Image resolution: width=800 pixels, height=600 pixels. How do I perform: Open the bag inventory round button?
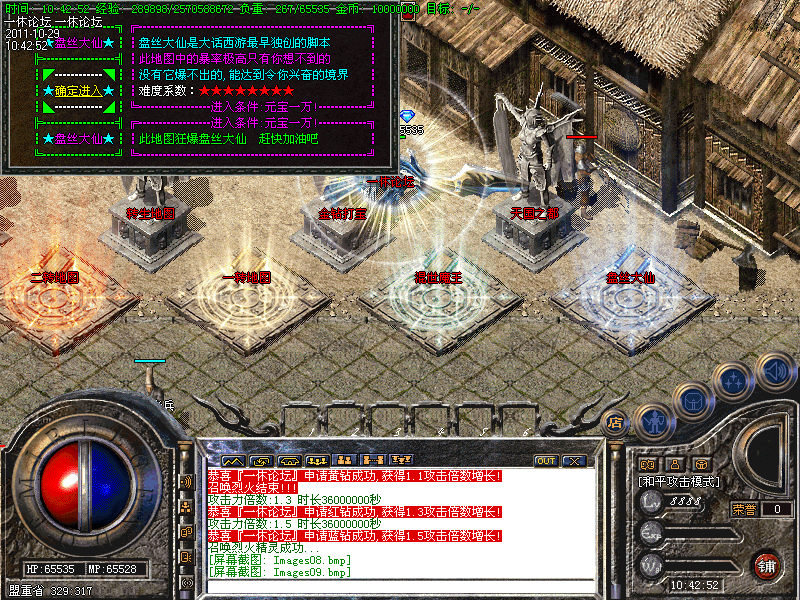(x=693, y=400)
